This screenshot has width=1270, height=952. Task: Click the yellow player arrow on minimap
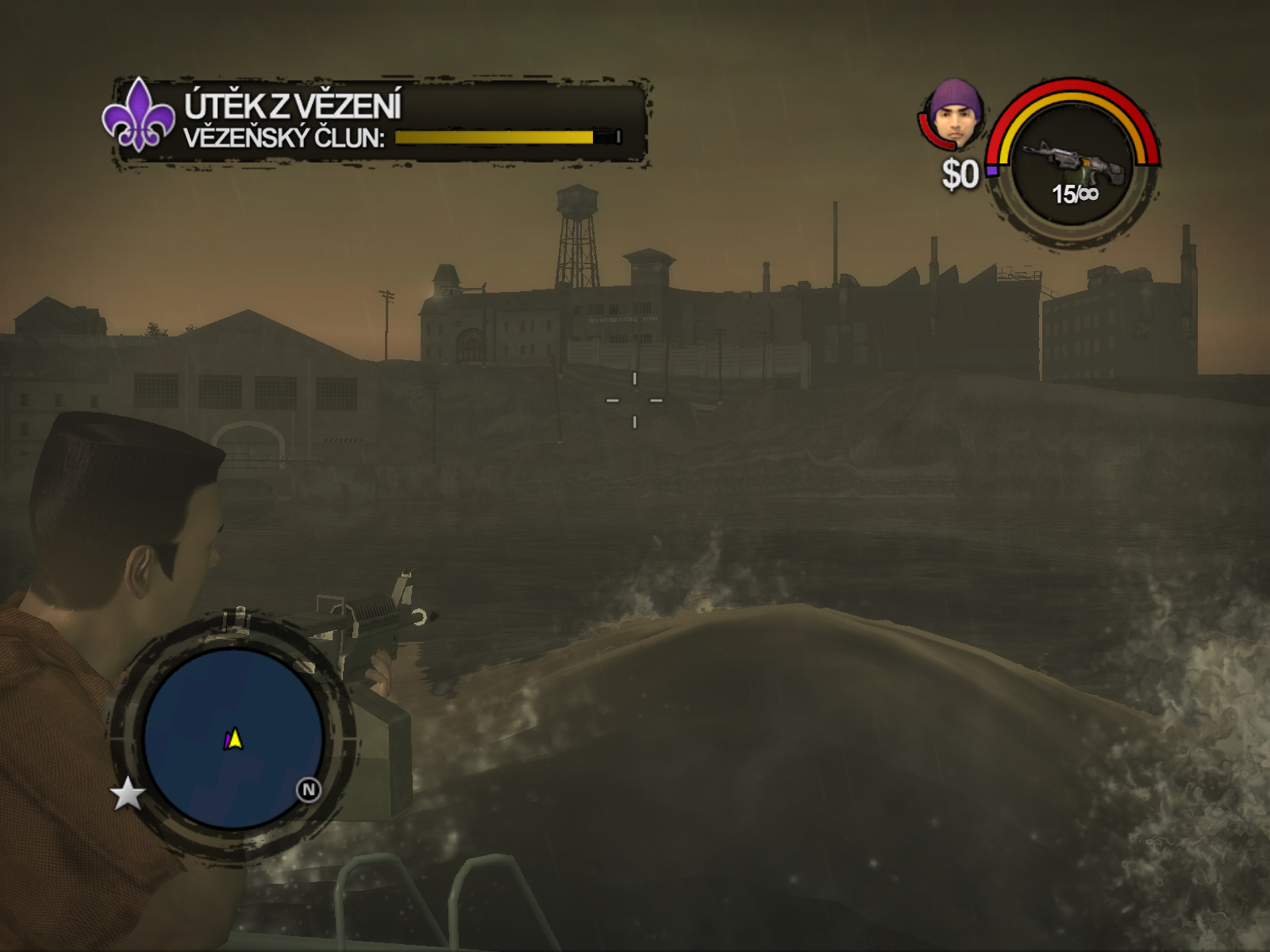tap(236, 739)
